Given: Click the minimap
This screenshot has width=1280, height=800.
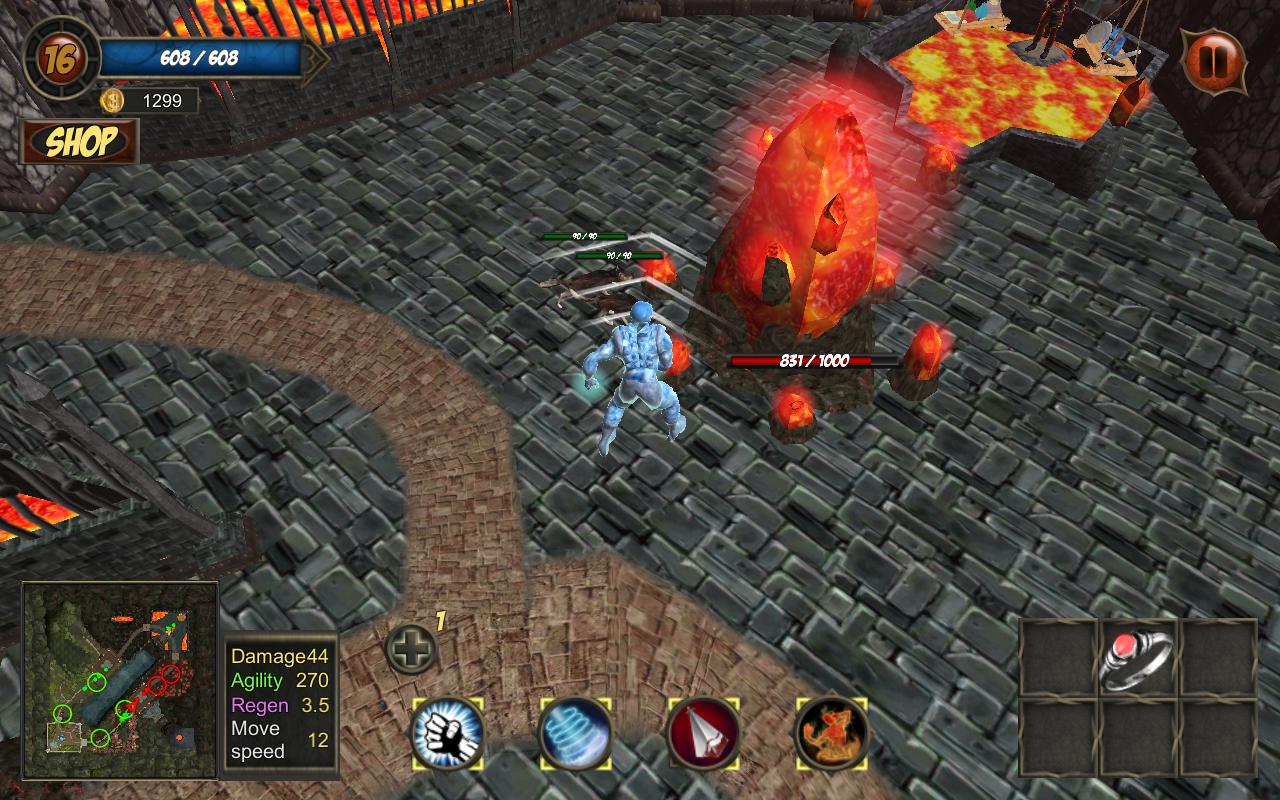Looking at the screenshot, I should coord(120,680).
